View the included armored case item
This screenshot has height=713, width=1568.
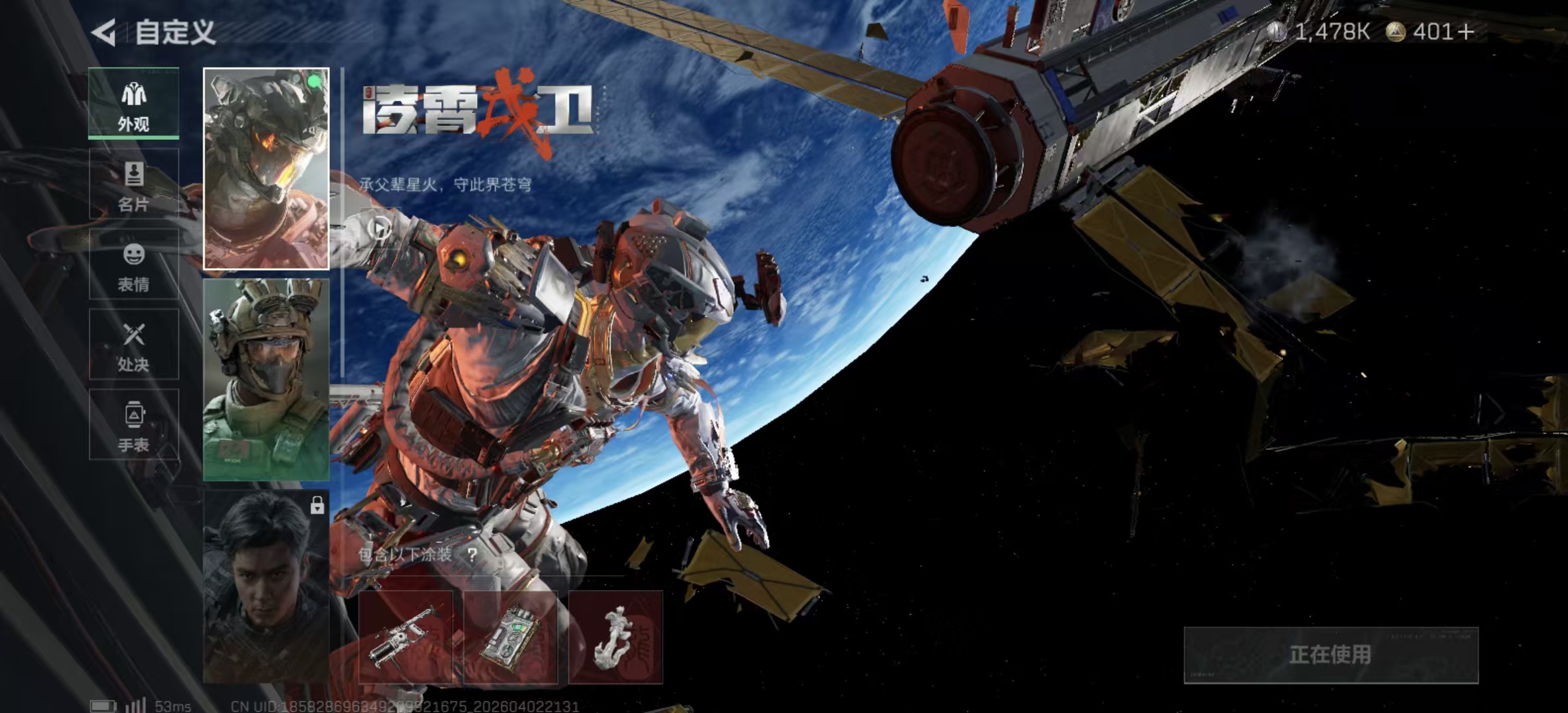(x=510, y=637)
